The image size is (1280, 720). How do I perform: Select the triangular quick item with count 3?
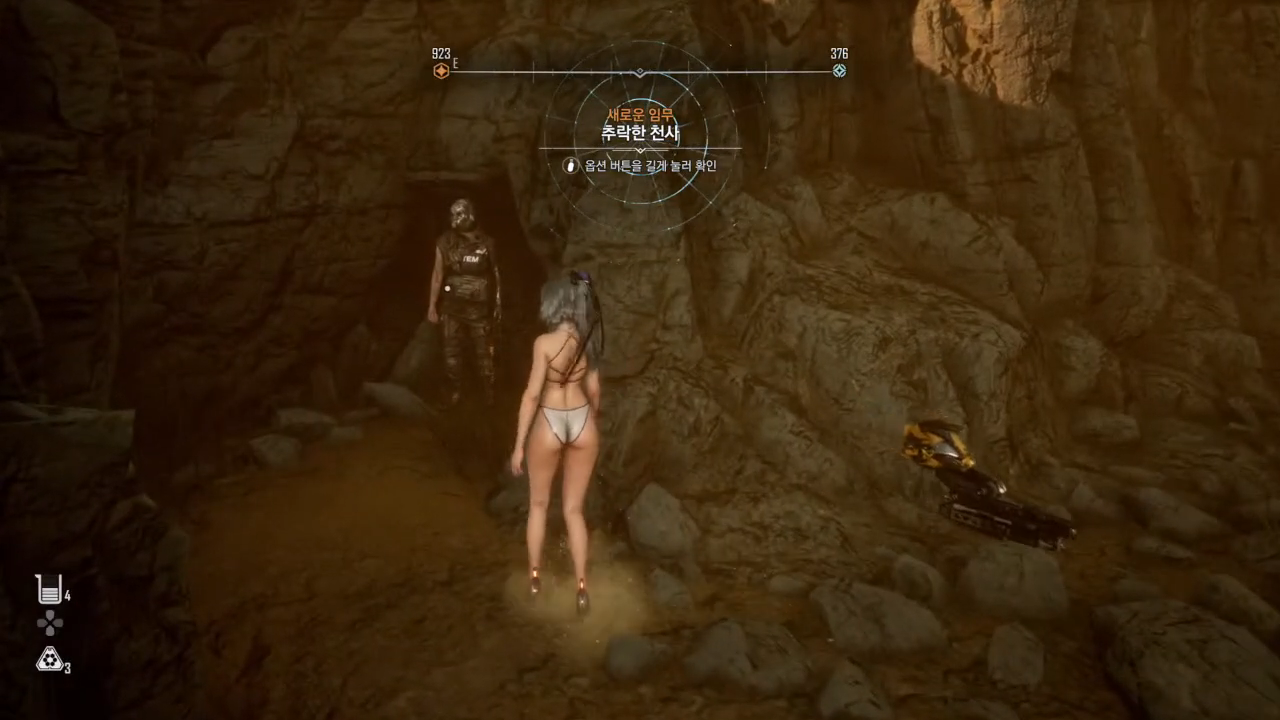point(48,658)
